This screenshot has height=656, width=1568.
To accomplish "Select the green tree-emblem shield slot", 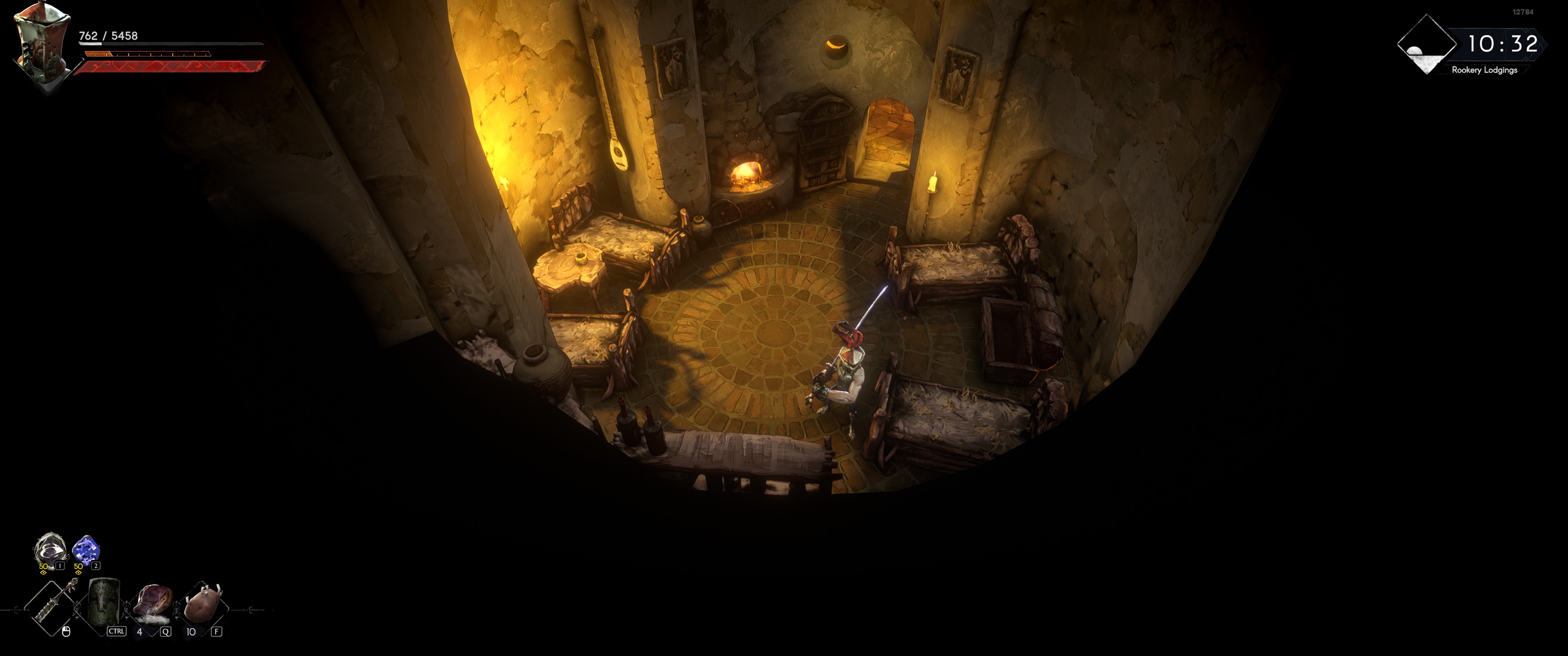I will [x=104, y=604].
